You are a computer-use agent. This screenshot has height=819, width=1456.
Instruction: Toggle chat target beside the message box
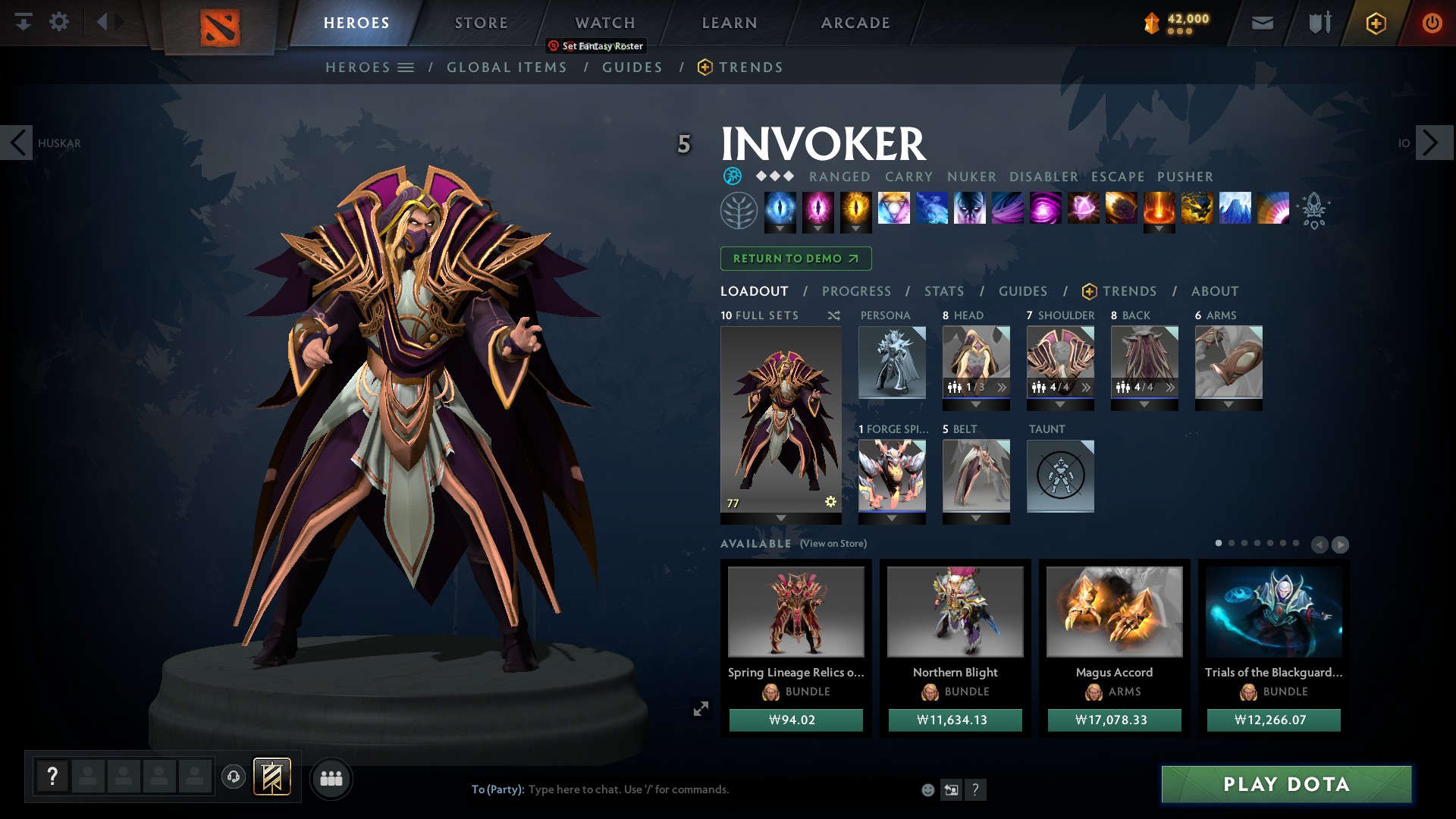(x=951, y=789)
